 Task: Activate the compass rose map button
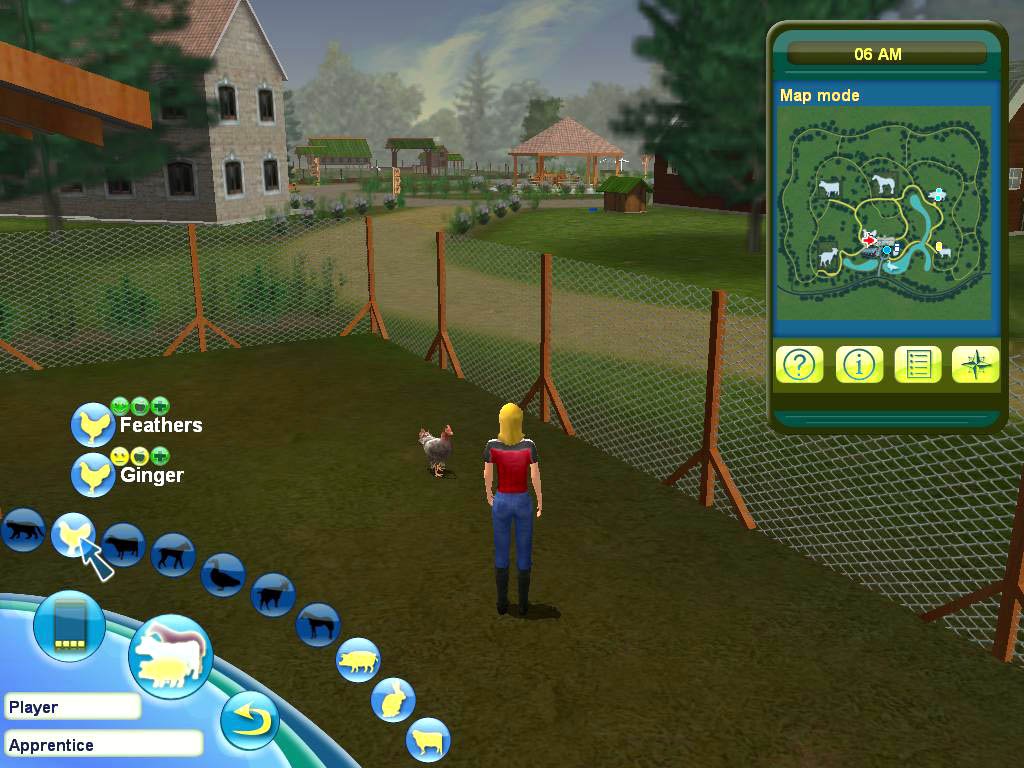click(x=975, y=365)
